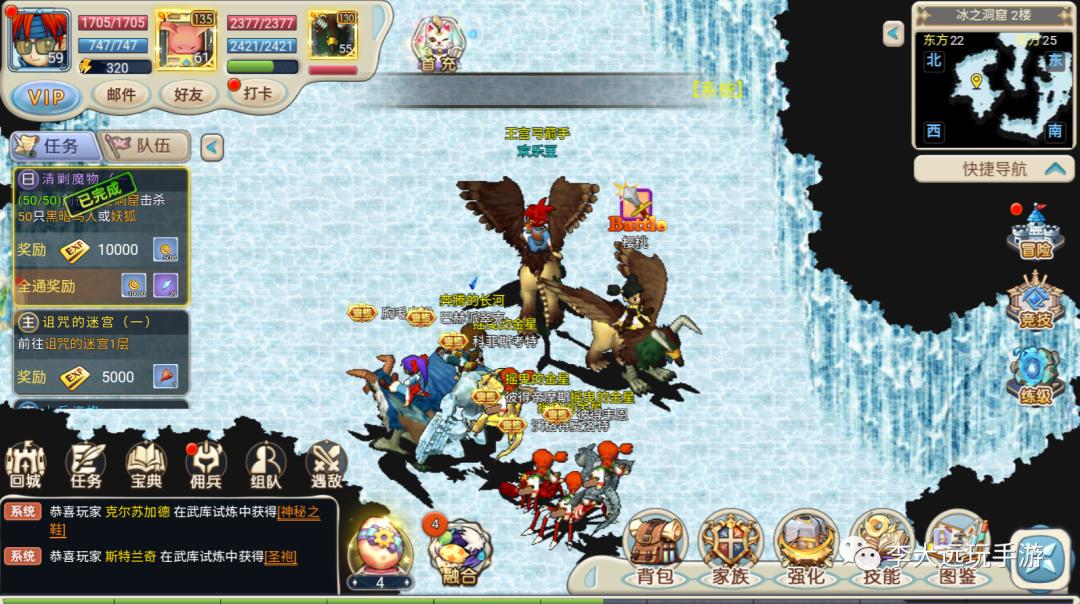Image resolution: width=1080 pixels, height=604 pixels.
Task: Open the 竞技 arena icon
Action: coord(1035,304)
